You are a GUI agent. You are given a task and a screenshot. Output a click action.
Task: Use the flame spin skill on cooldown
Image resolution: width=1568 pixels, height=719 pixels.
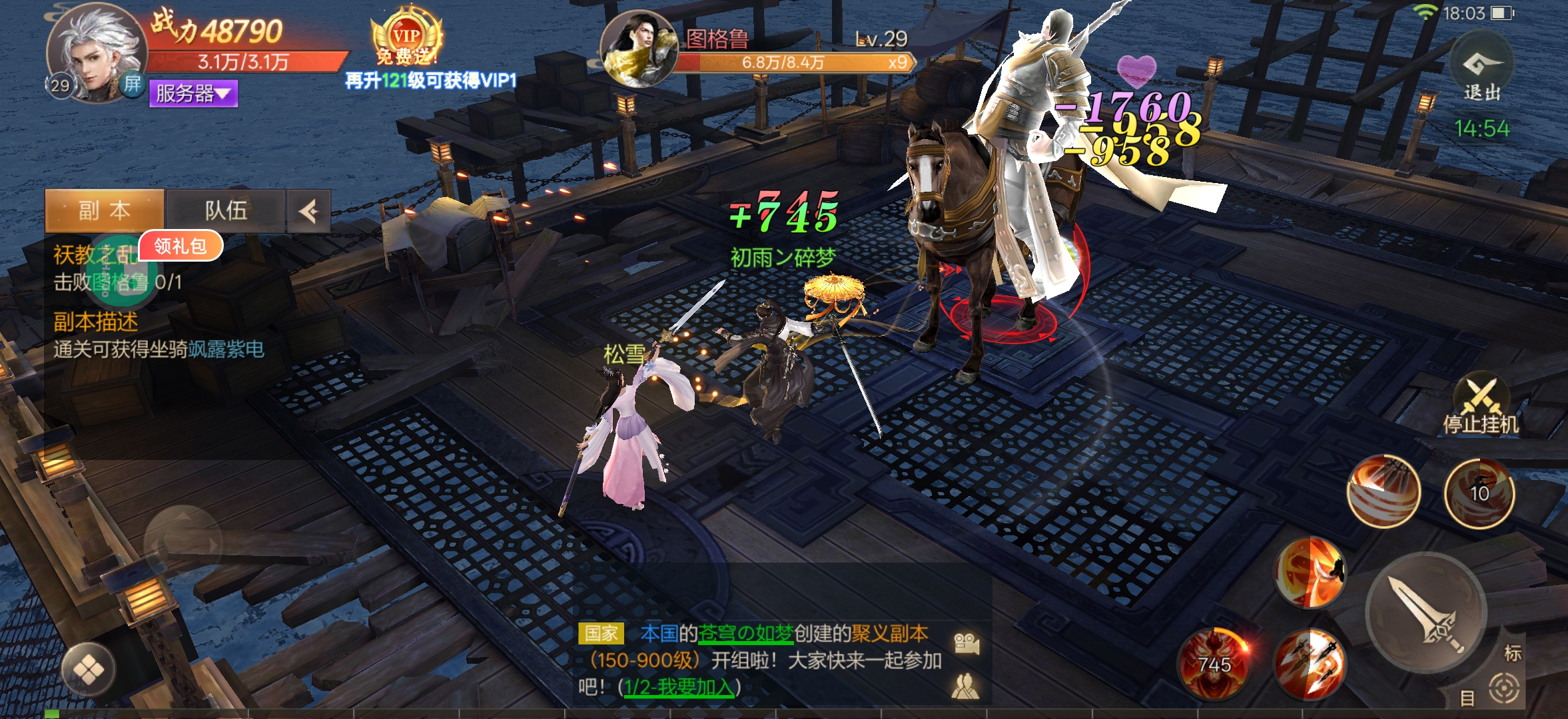(x=1479, y=493)
